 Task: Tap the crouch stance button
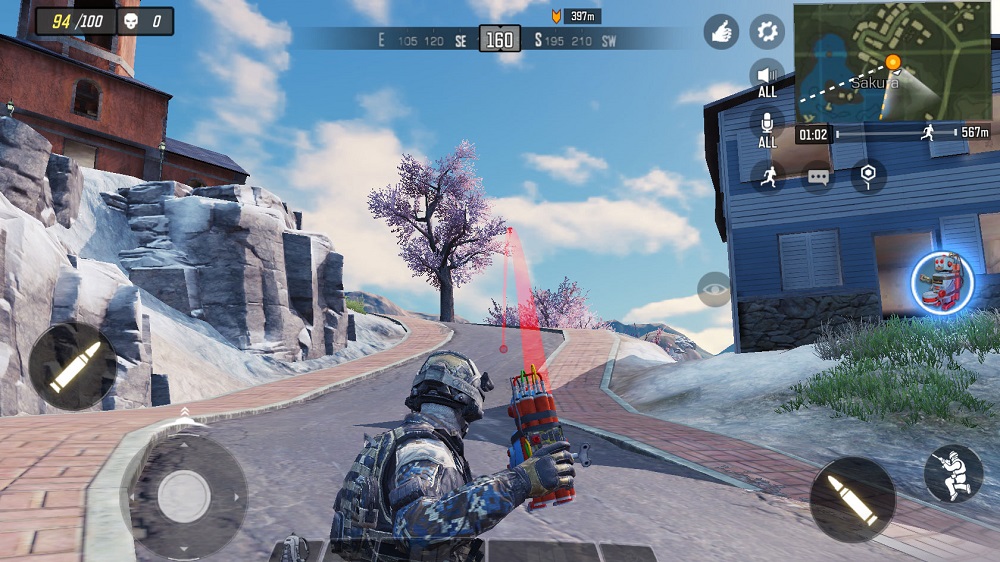point(953,474)
